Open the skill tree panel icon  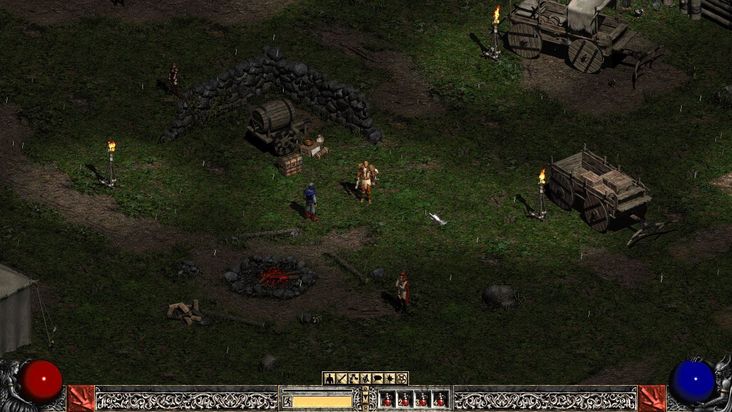353,378
